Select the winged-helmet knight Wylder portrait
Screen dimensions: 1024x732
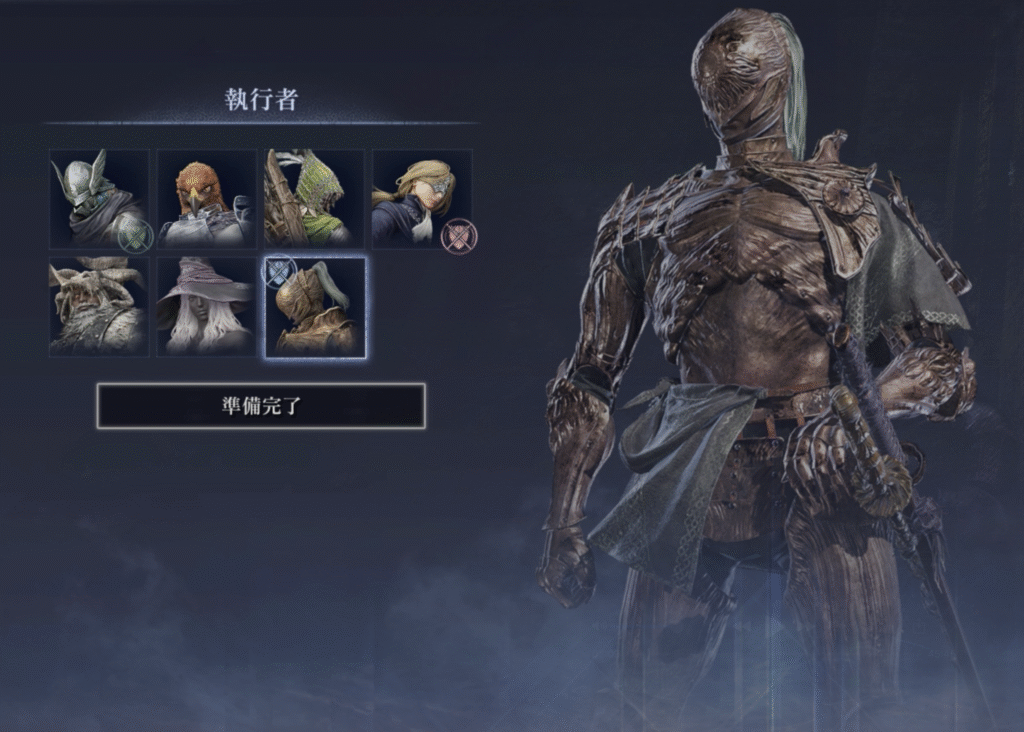click(100, 199)
